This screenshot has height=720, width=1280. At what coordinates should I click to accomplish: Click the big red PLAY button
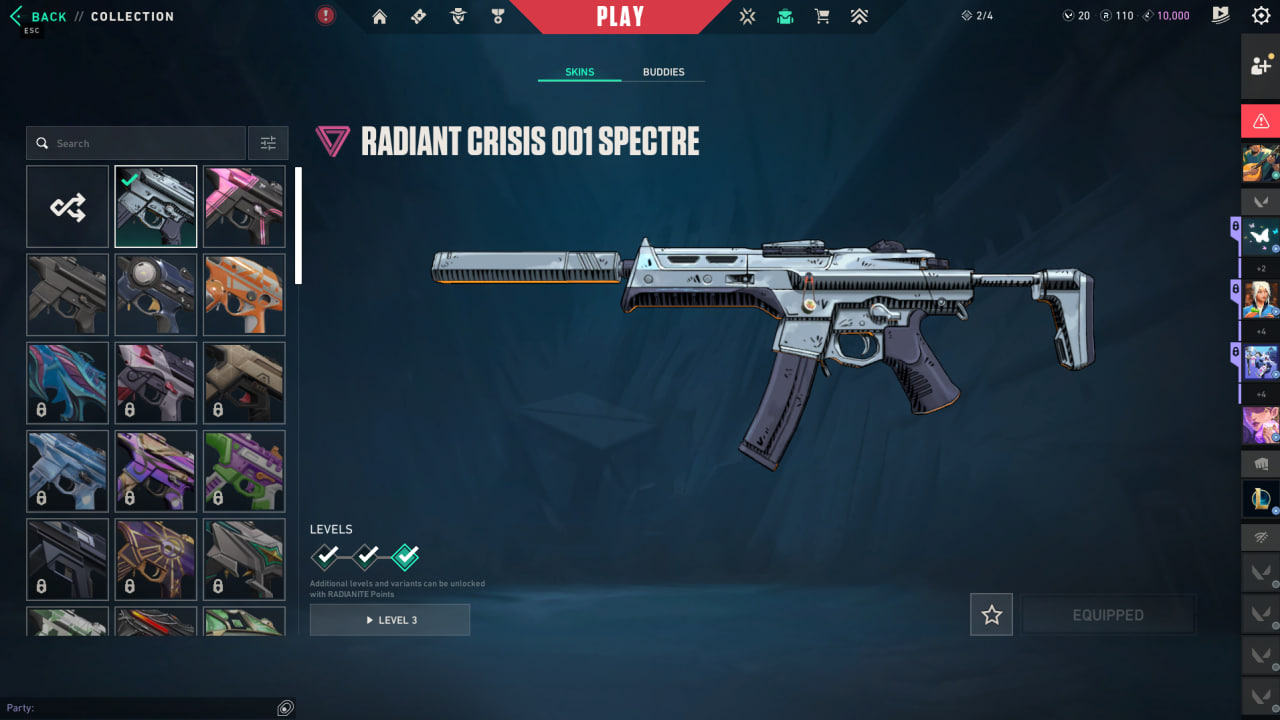[x=620, y=17]
